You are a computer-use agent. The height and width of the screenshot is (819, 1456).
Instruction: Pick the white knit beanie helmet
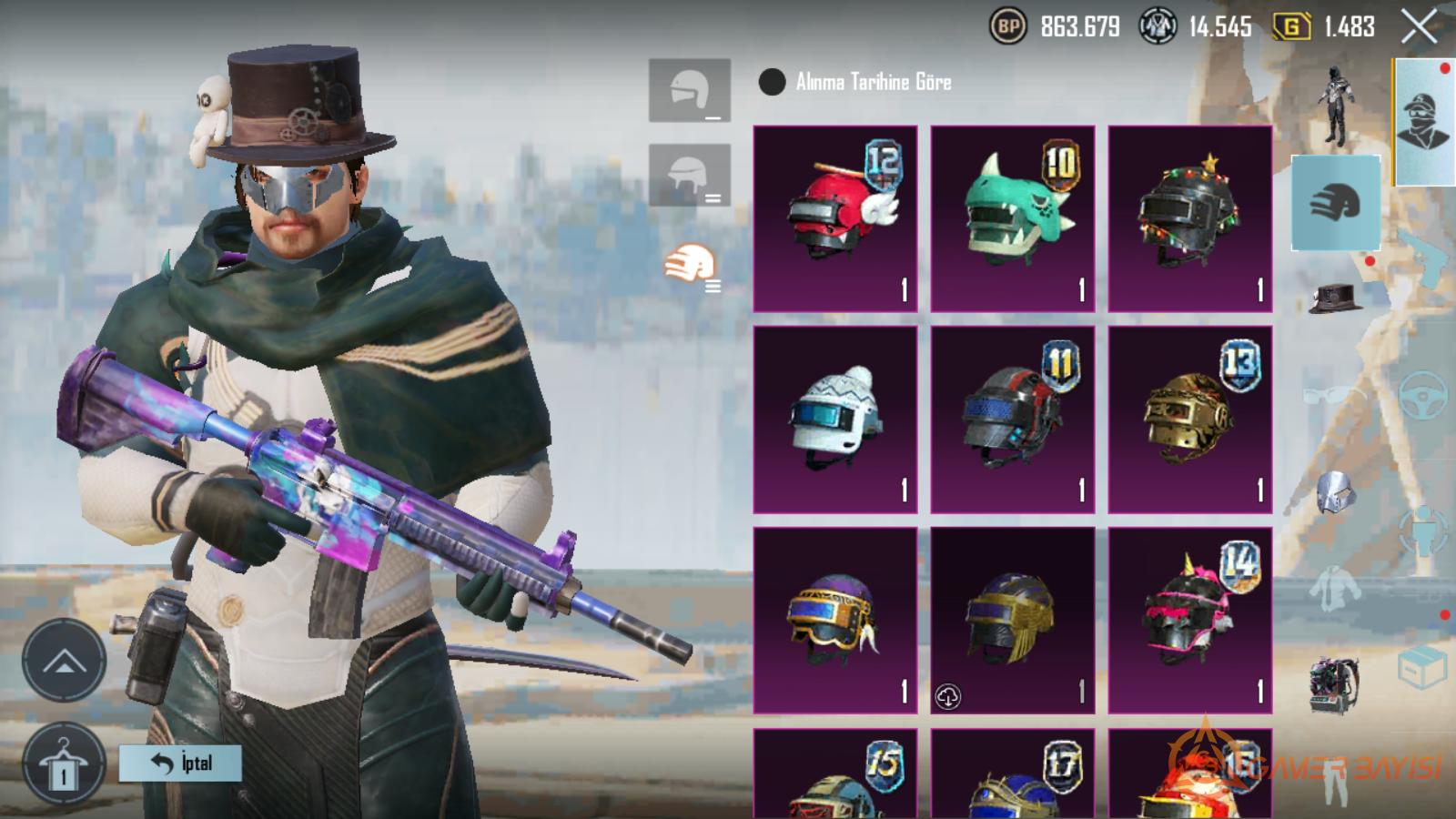point(835,420)
